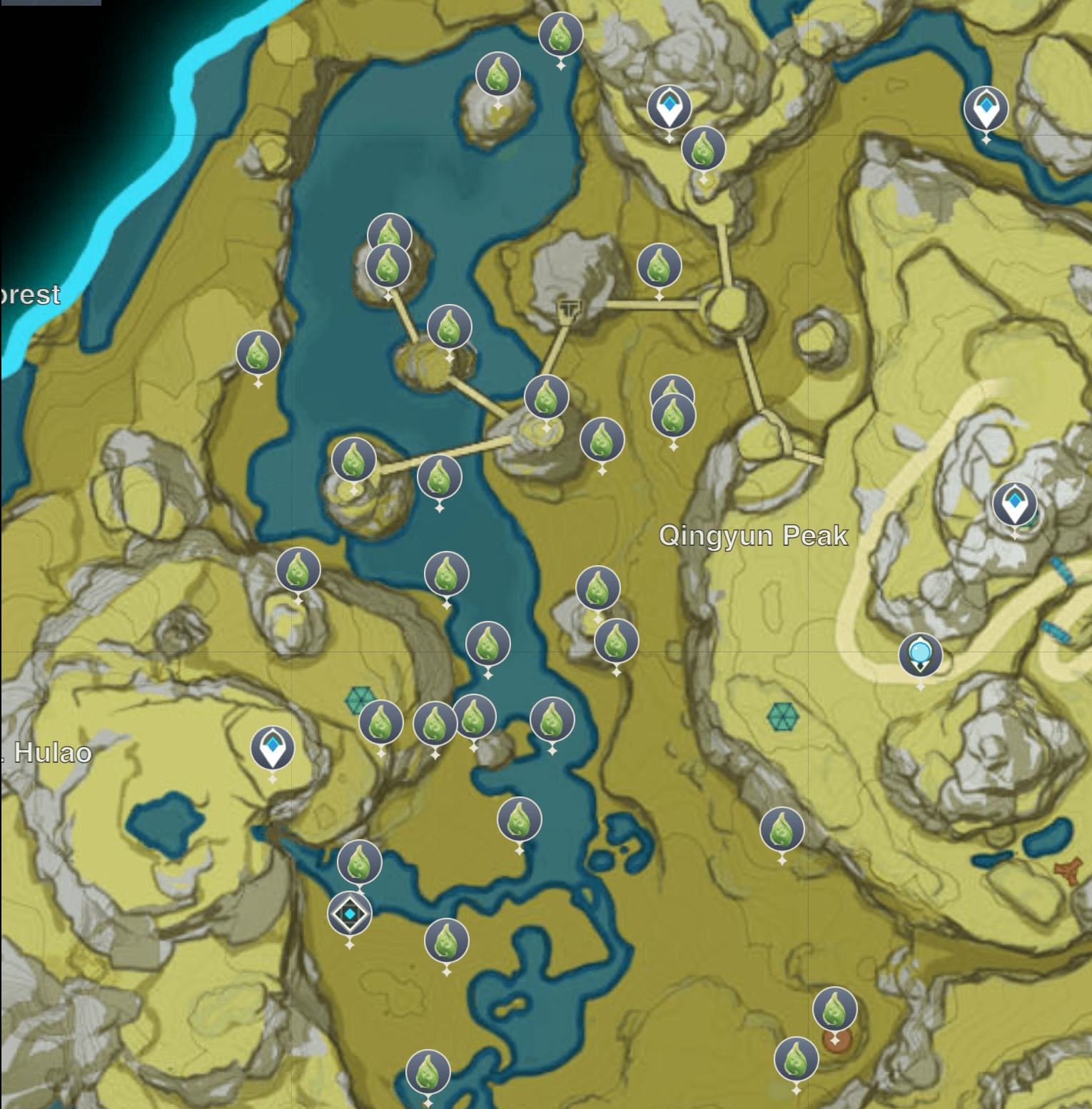Select the teleport waypoint east of Qingyun Peak
1092x1109 pixels.
pos(1014,504)
